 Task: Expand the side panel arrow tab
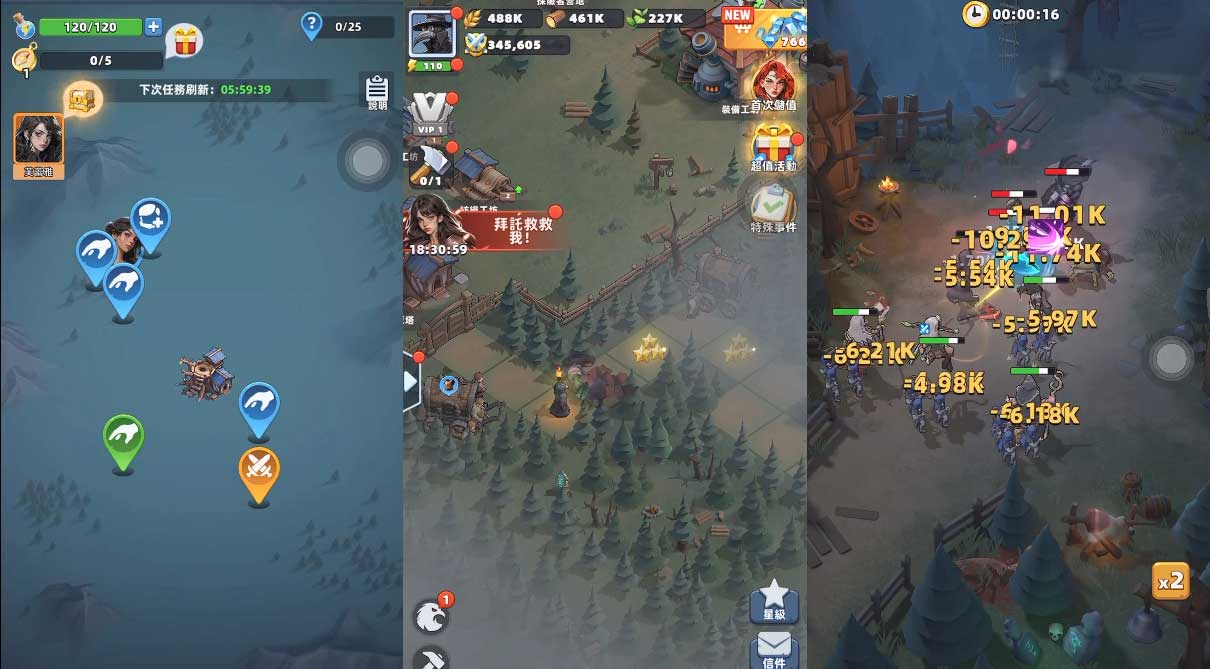click(x=411, y=382)
